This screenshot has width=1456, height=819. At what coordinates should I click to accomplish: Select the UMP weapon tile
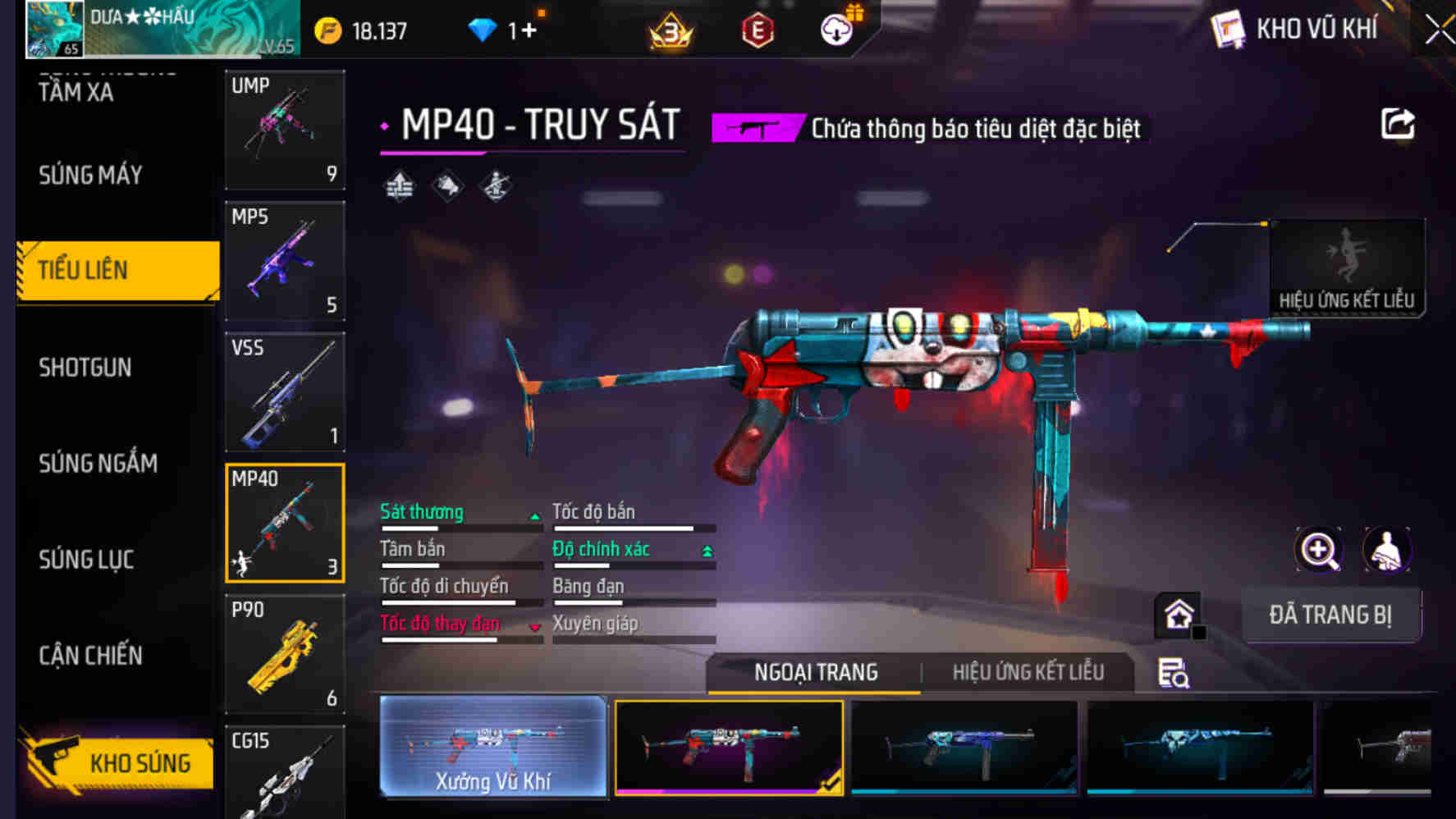coord(285,130)
